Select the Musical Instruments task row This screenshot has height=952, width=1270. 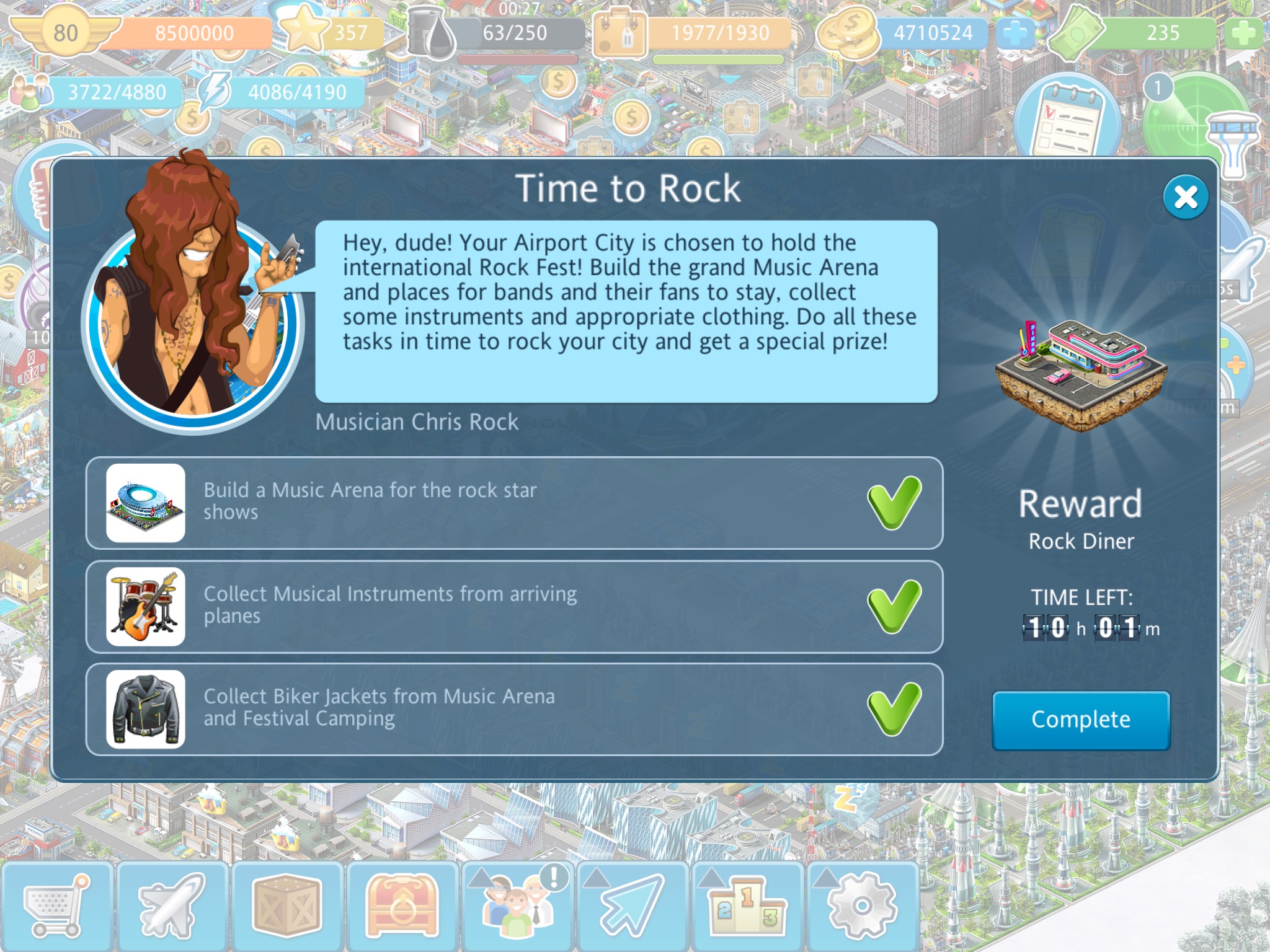514,606
